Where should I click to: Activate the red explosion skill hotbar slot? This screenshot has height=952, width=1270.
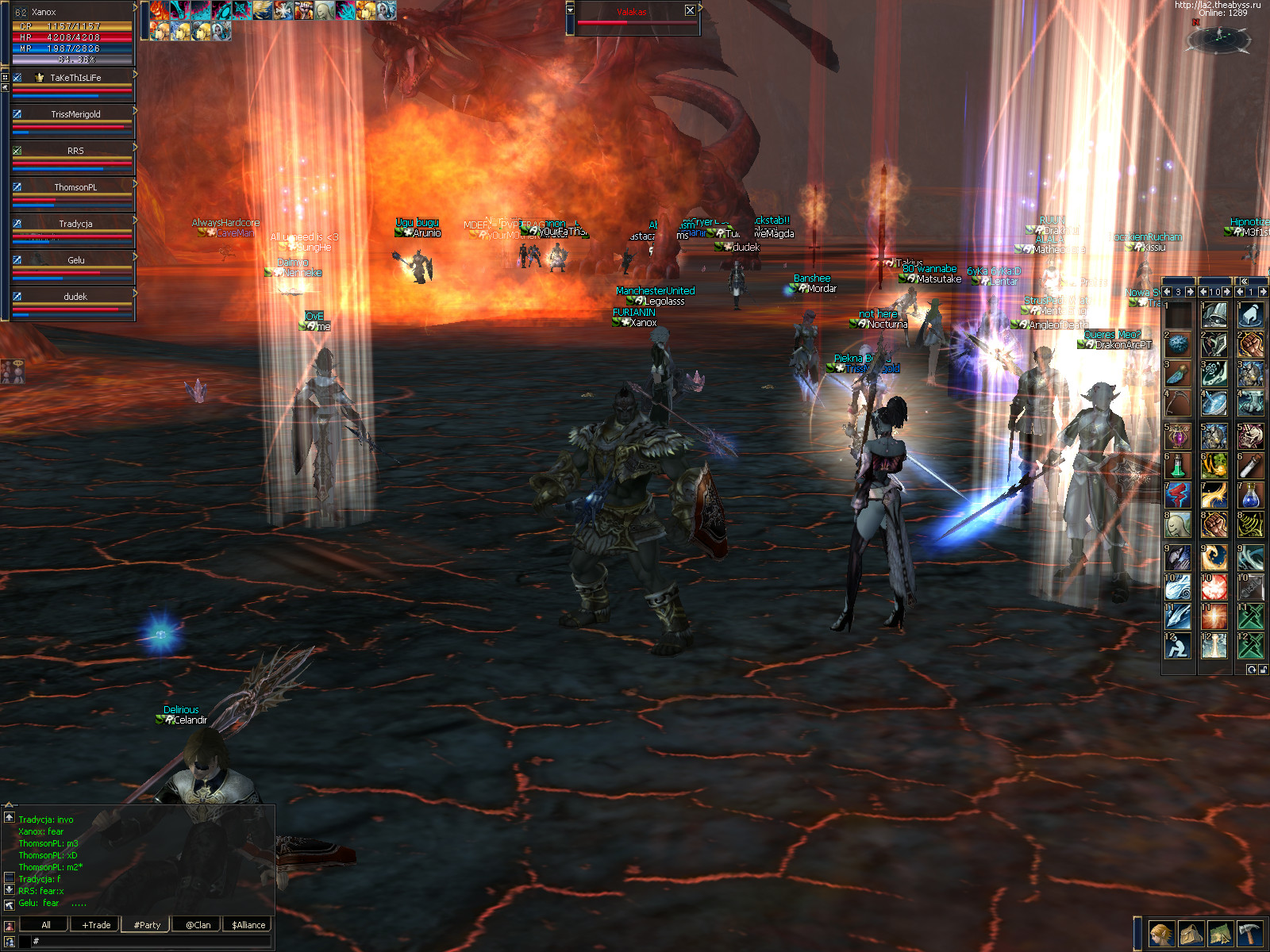coord(1214,587)
